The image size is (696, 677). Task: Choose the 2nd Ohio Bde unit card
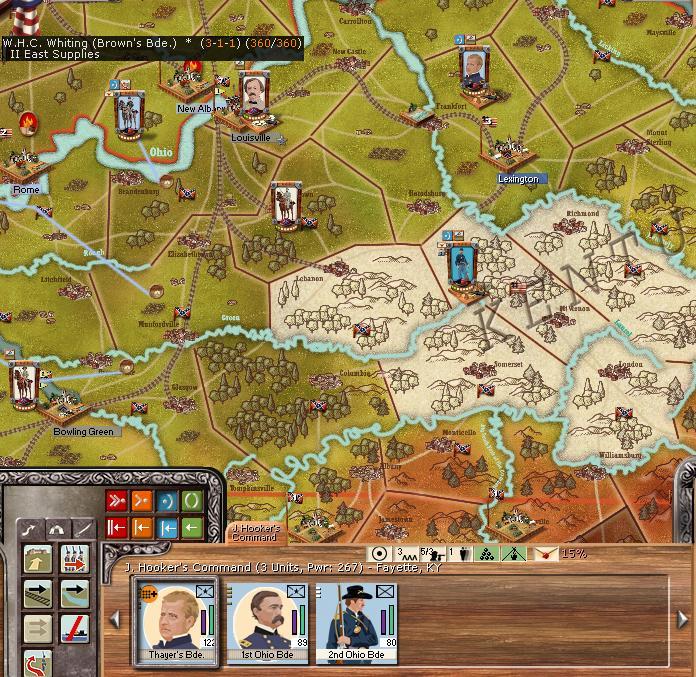point(355,620)
